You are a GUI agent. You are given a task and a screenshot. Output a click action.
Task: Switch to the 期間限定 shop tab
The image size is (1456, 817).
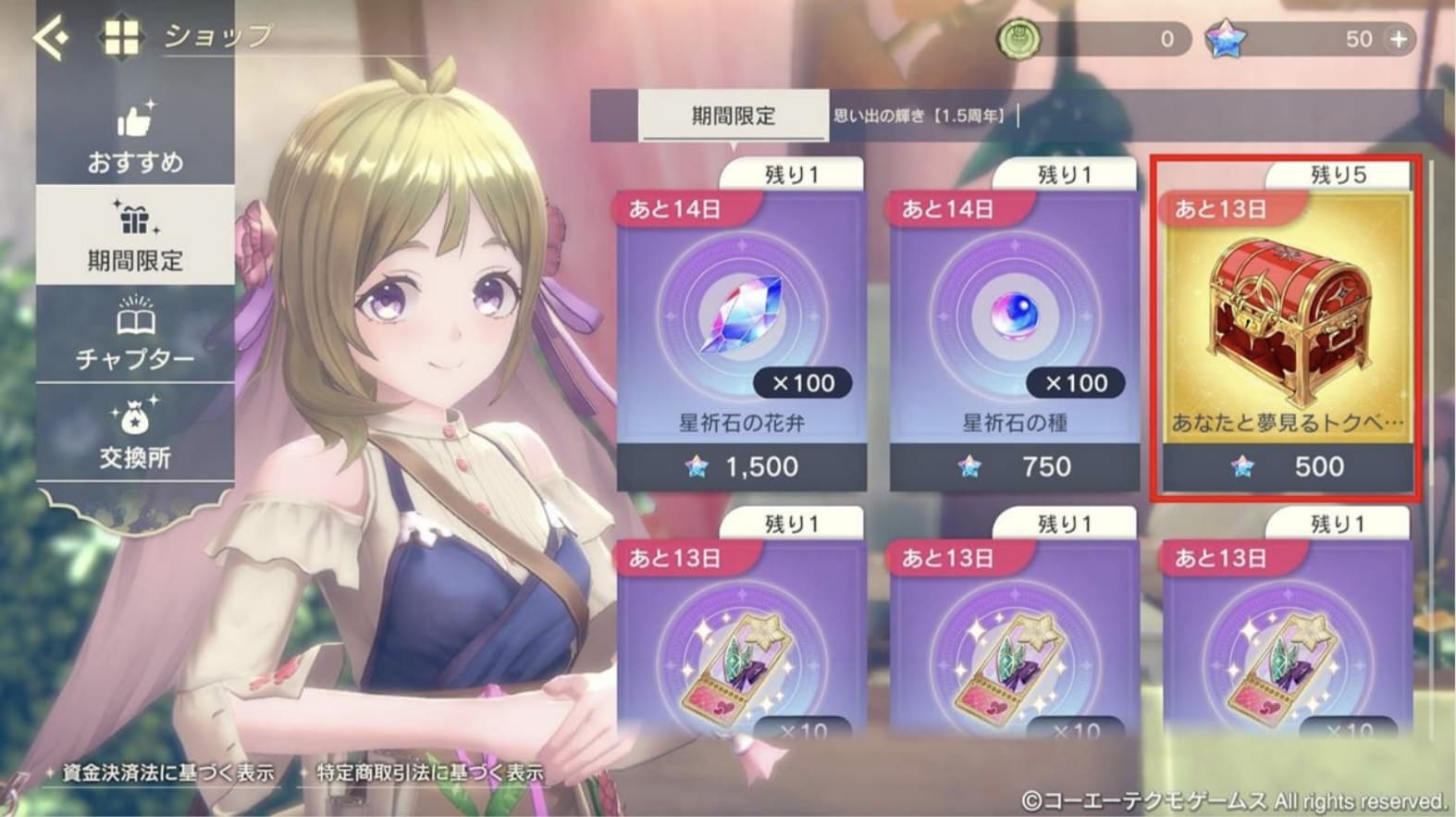[731, 116]
